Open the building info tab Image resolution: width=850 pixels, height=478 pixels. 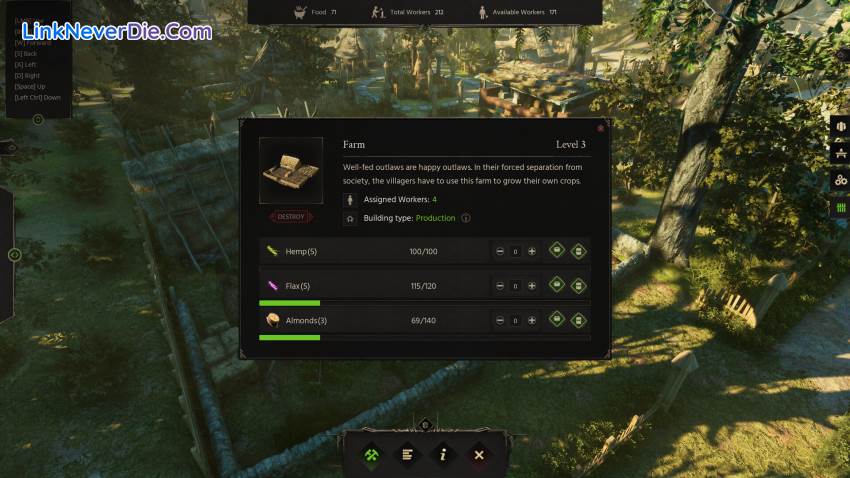(x=443, y=455)
